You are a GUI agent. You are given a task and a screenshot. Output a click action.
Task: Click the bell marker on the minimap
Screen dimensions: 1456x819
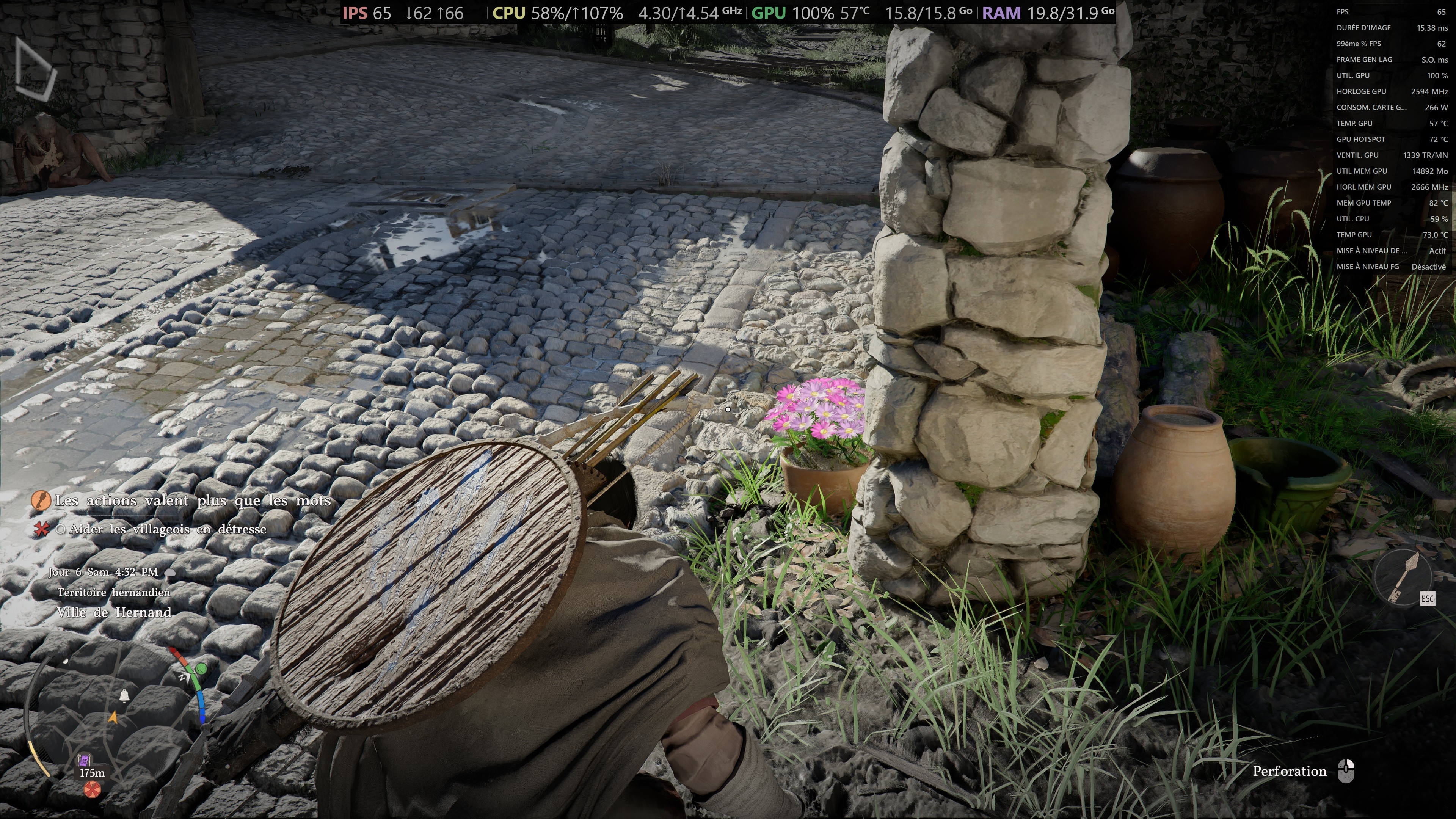click(124, 695)
